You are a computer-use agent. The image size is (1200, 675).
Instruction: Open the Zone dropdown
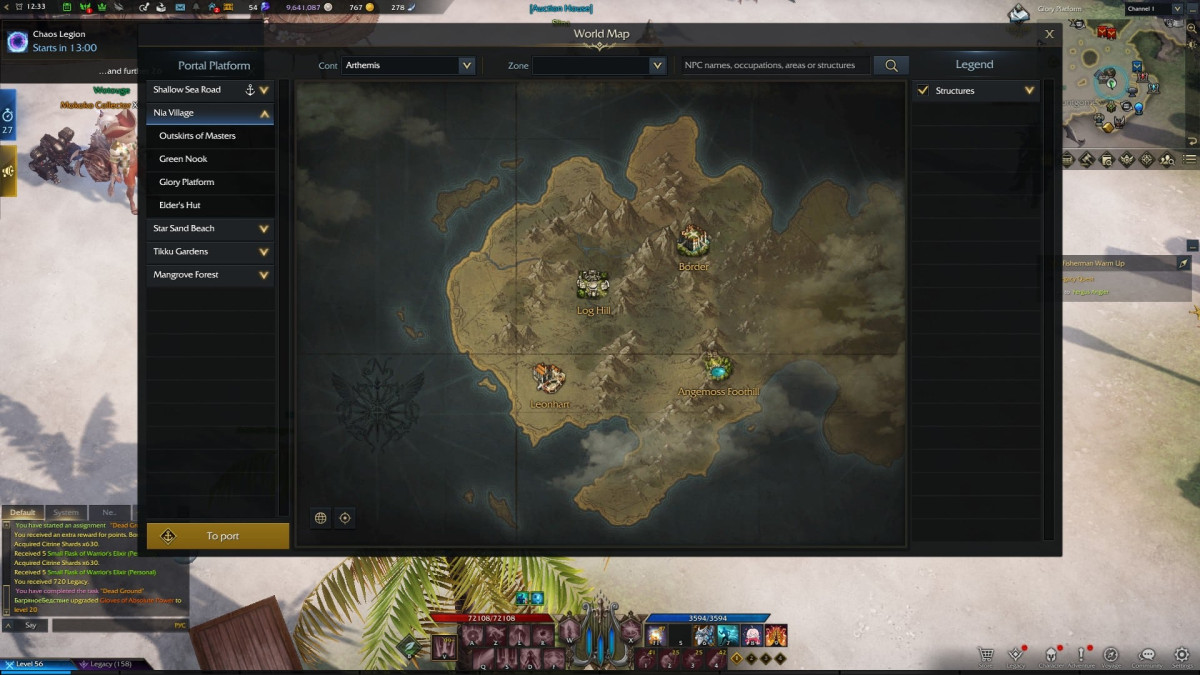(x=598, y=65)
